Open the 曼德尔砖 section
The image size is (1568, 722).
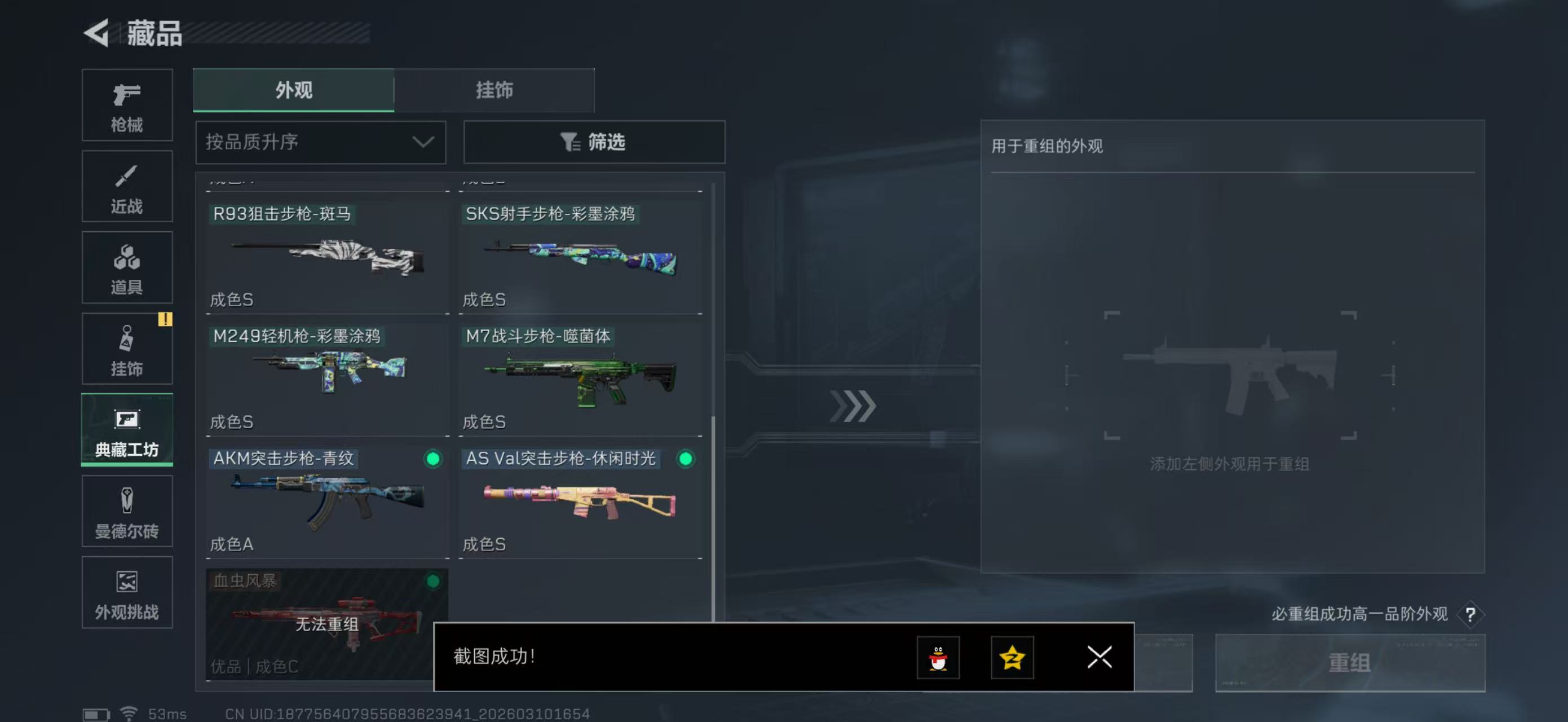point(127,512)
